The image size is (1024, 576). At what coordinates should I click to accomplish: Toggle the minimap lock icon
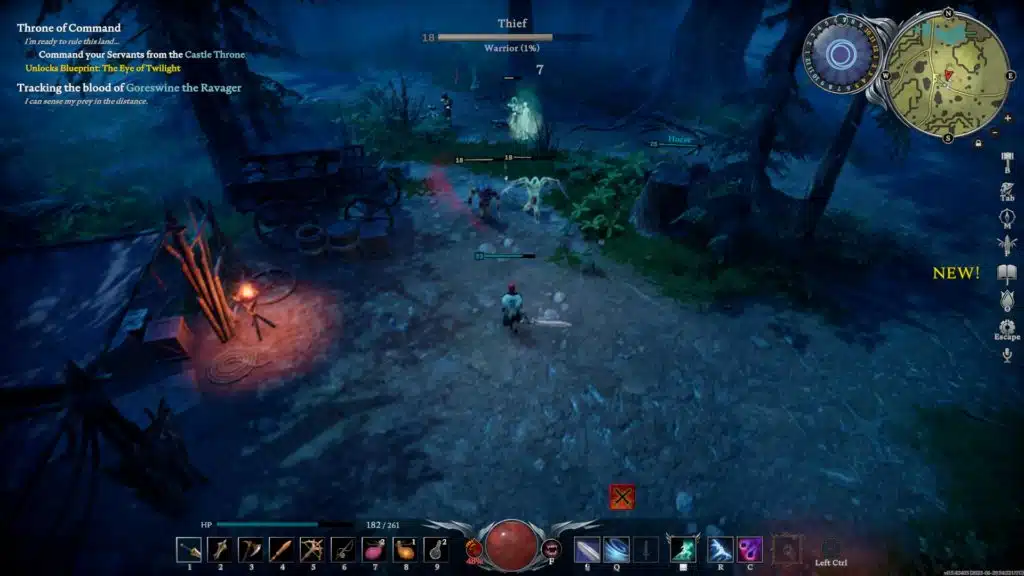point(977,143)
